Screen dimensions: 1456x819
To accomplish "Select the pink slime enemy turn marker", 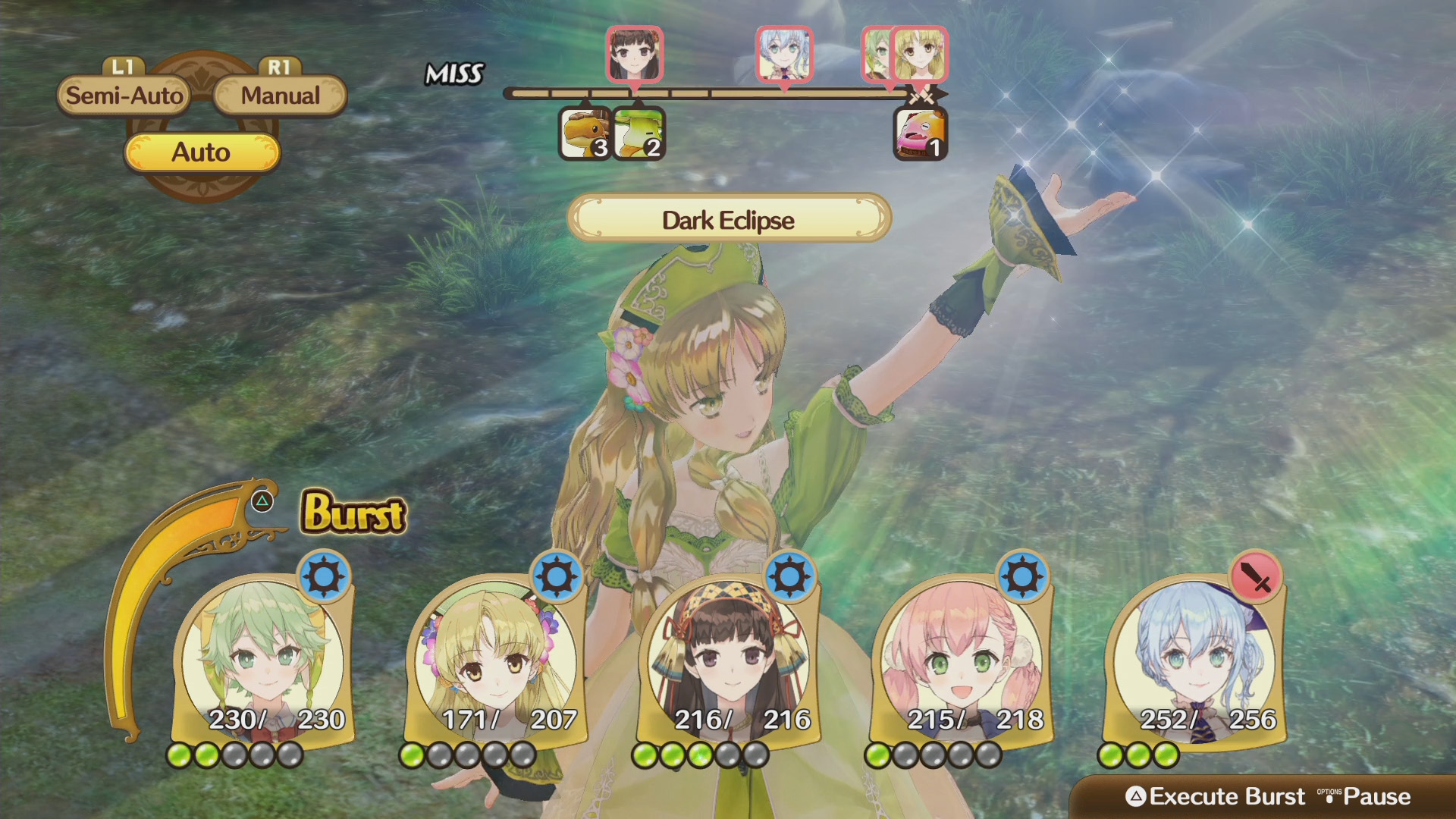I will [920, 134].
